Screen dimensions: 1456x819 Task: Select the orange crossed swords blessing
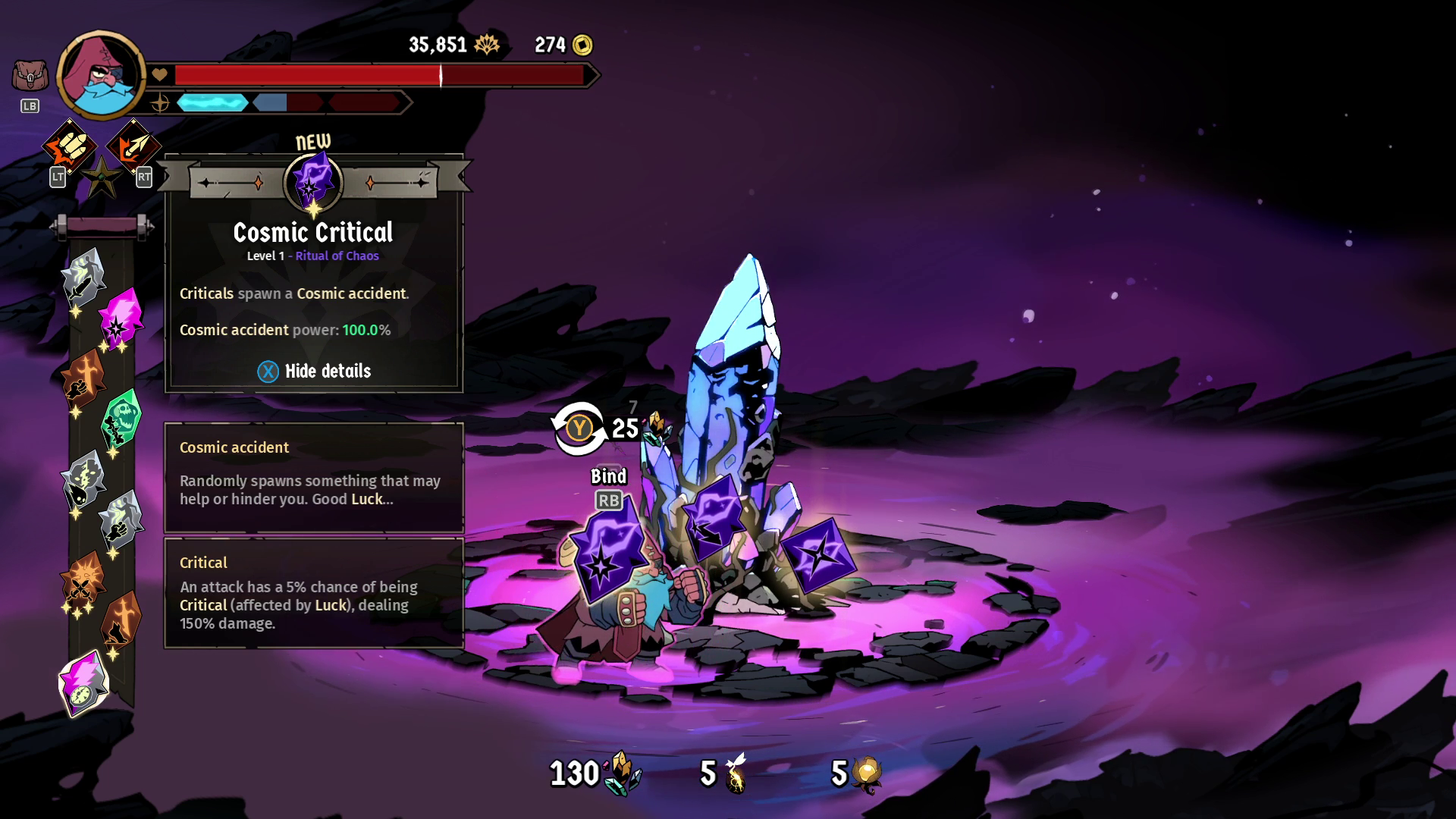tap(83, 579)
